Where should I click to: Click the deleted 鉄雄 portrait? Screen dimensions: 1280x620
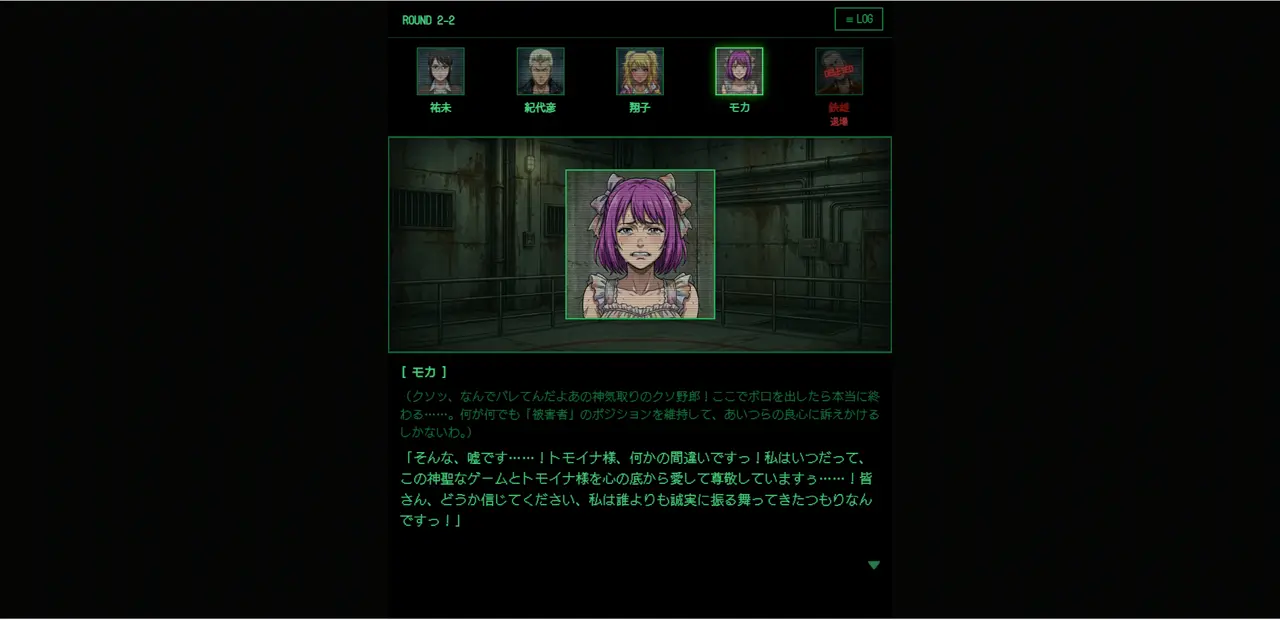839,71
